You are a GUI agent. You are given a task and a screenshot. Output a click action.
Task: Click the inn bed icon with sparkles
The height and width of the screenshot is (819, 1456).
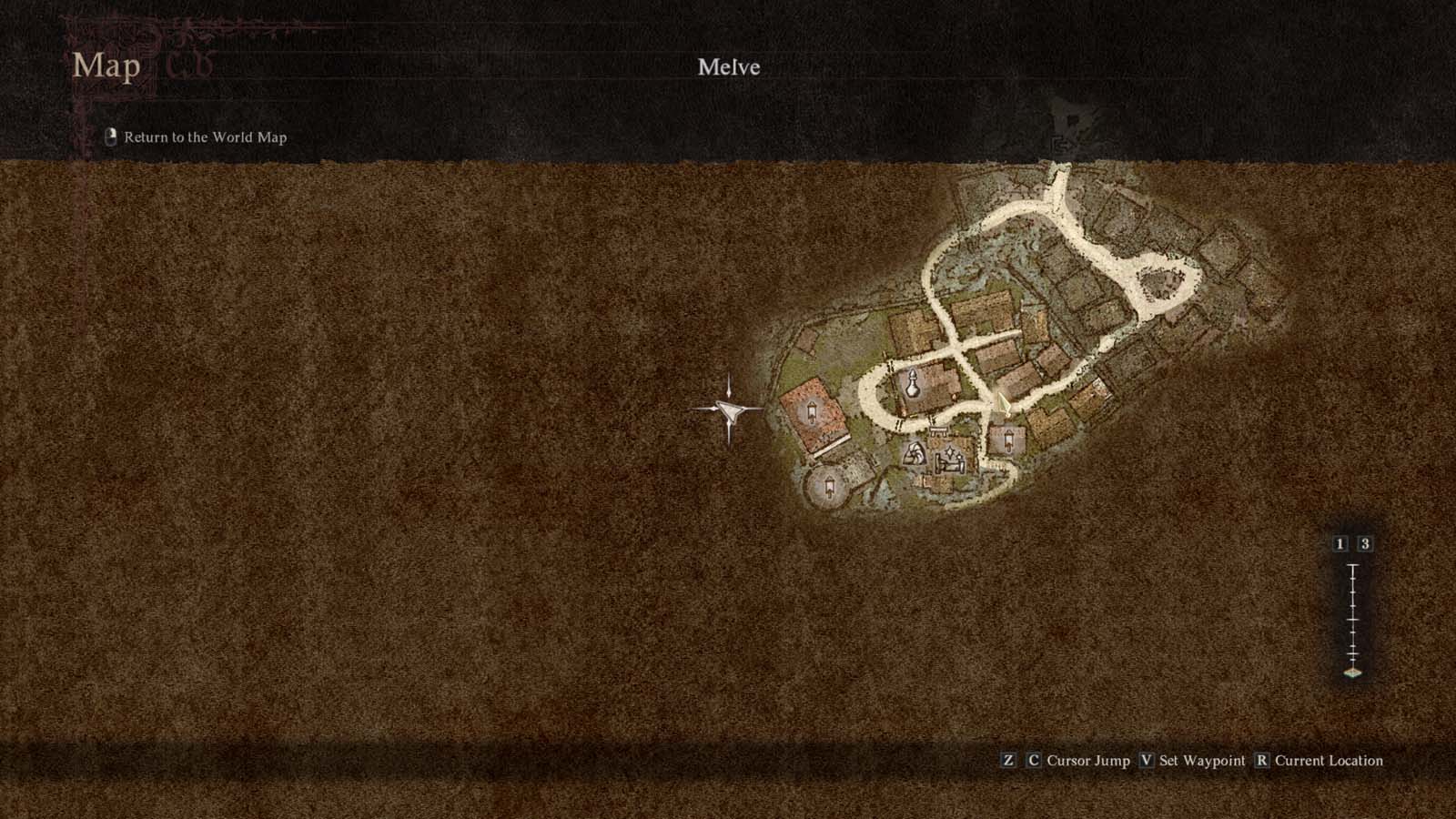pos(949,462)
